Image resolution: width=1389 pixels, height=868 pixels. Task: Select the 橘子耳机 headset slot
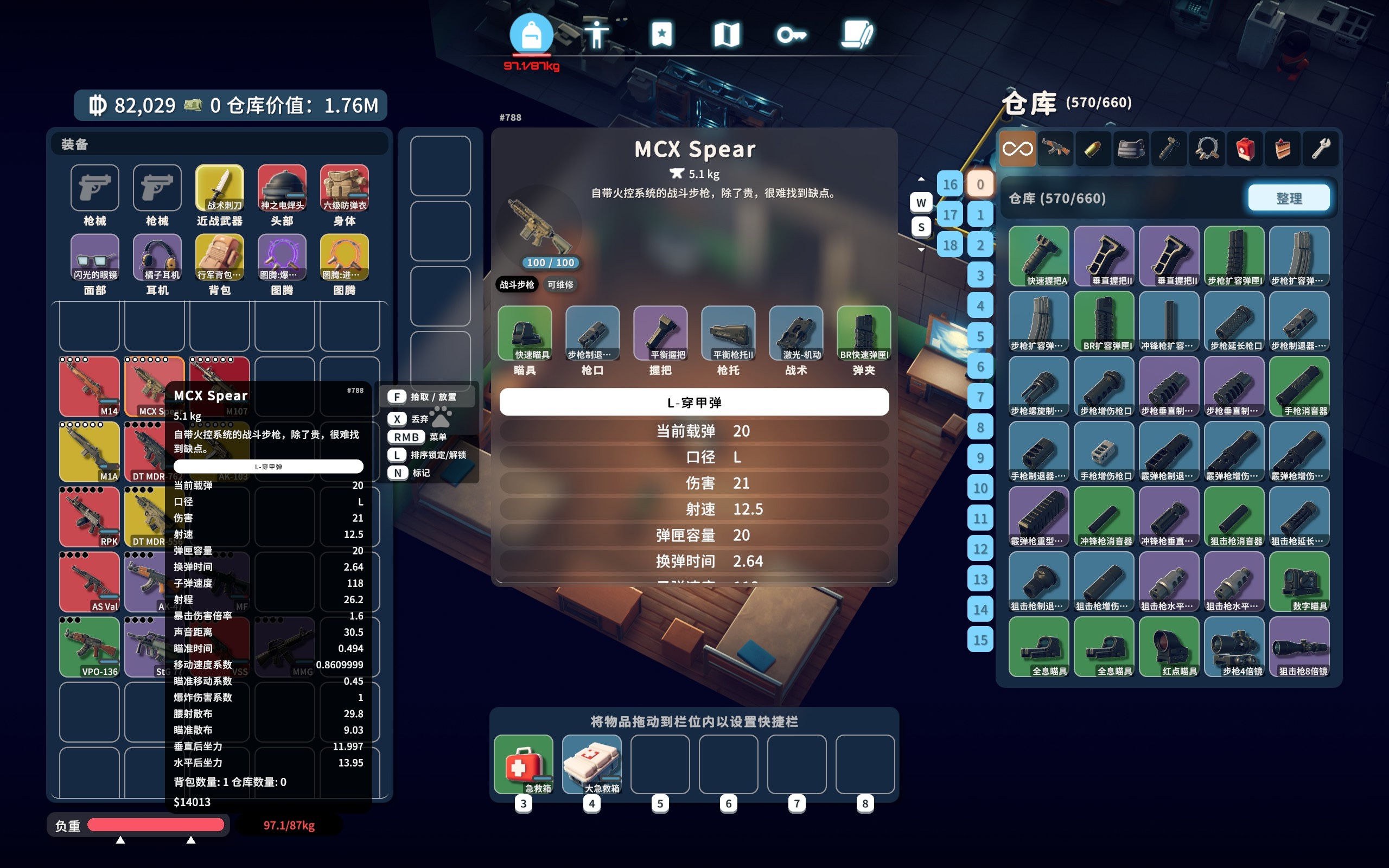[157, 257]
